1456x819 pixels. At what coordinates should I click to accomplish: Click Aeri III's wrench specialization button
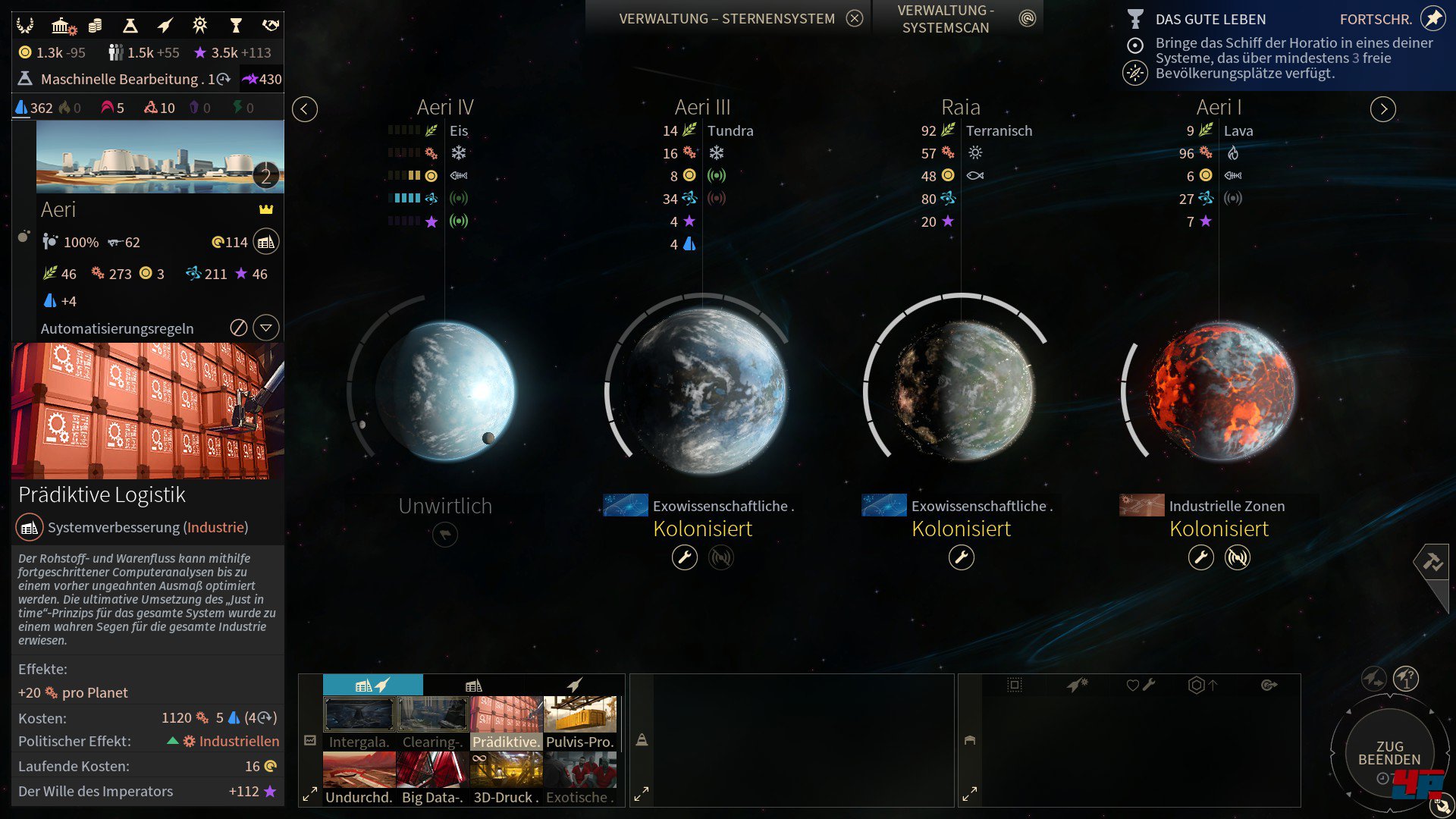click(x=684, y=558)
